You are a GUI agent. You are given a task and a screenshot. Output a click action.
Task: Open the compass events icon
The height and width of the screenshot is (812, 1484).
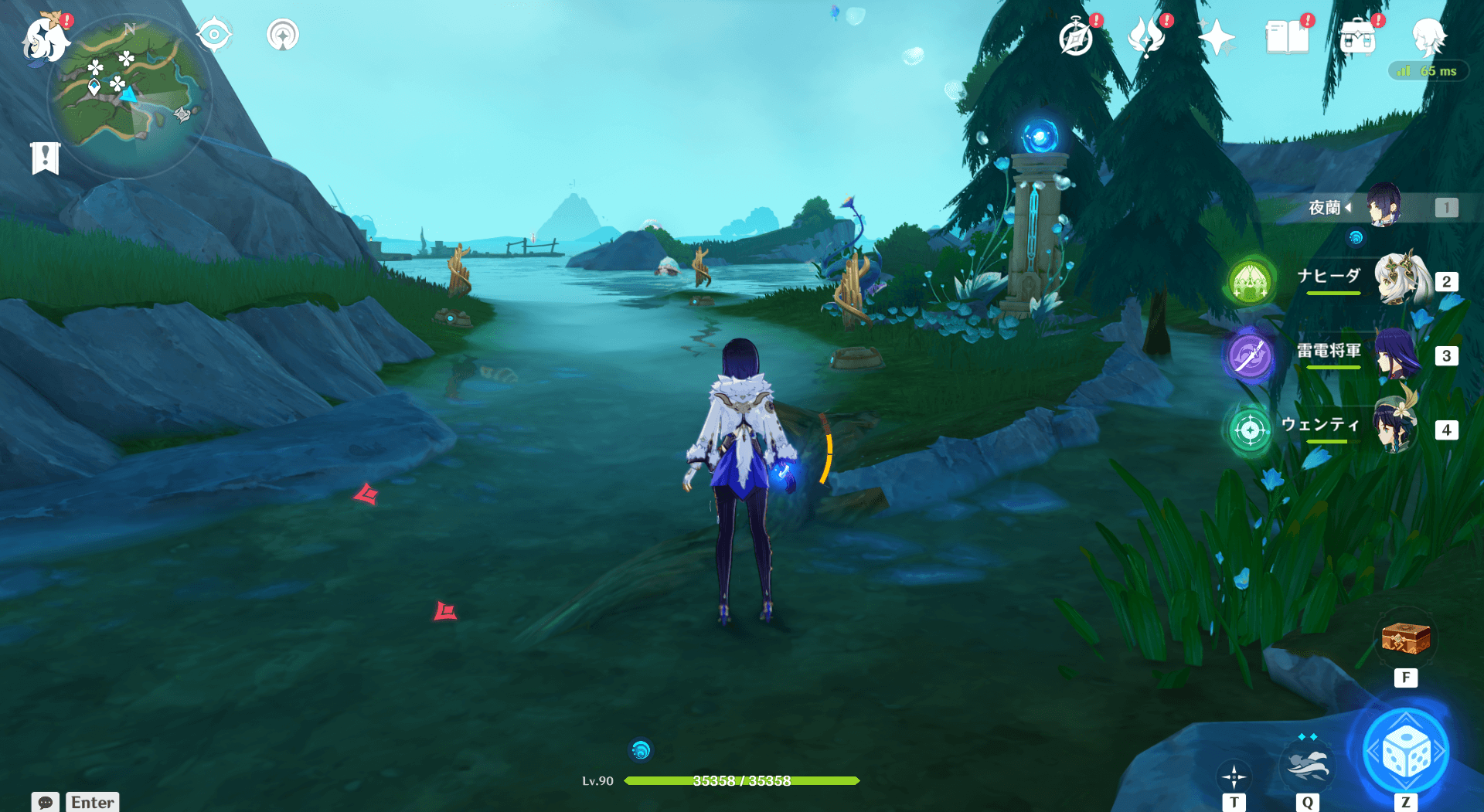[x=1076, y=38]
